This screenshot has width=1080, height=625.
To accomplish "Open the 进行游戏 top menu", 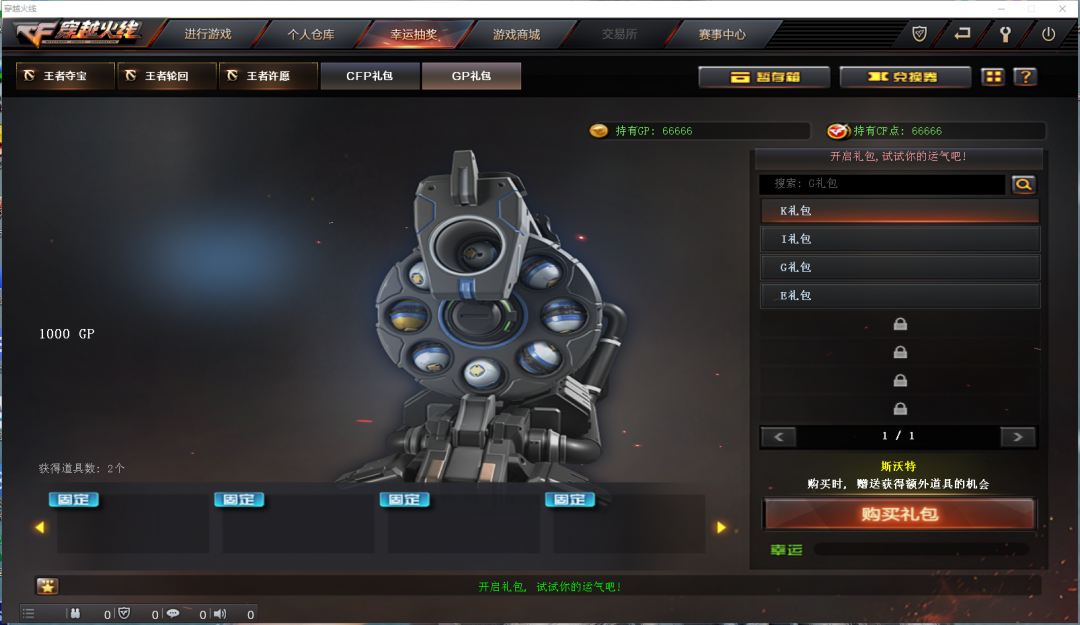I will point(207,34).
